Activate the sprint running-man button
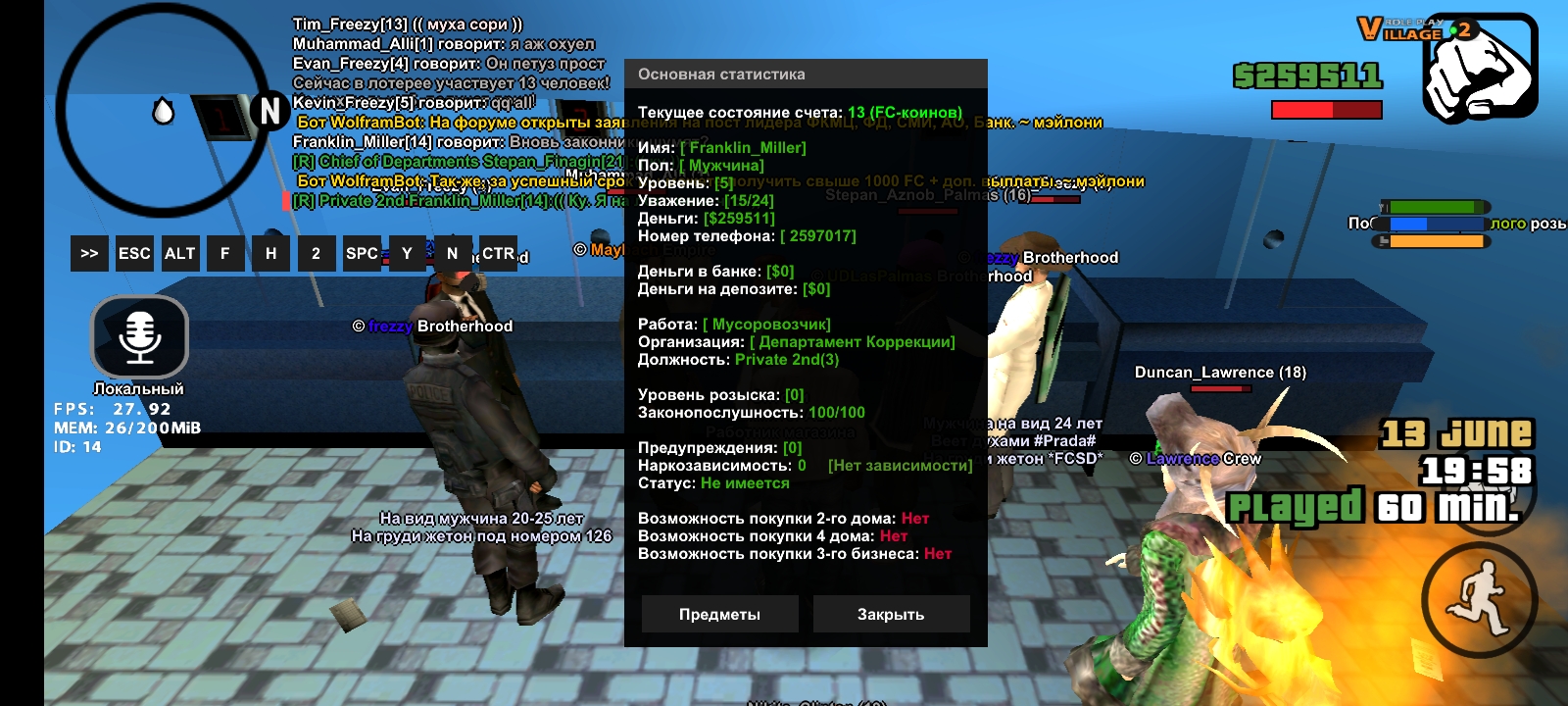The width and height of the screenshot is (1568, 706). pos(1479,598)
